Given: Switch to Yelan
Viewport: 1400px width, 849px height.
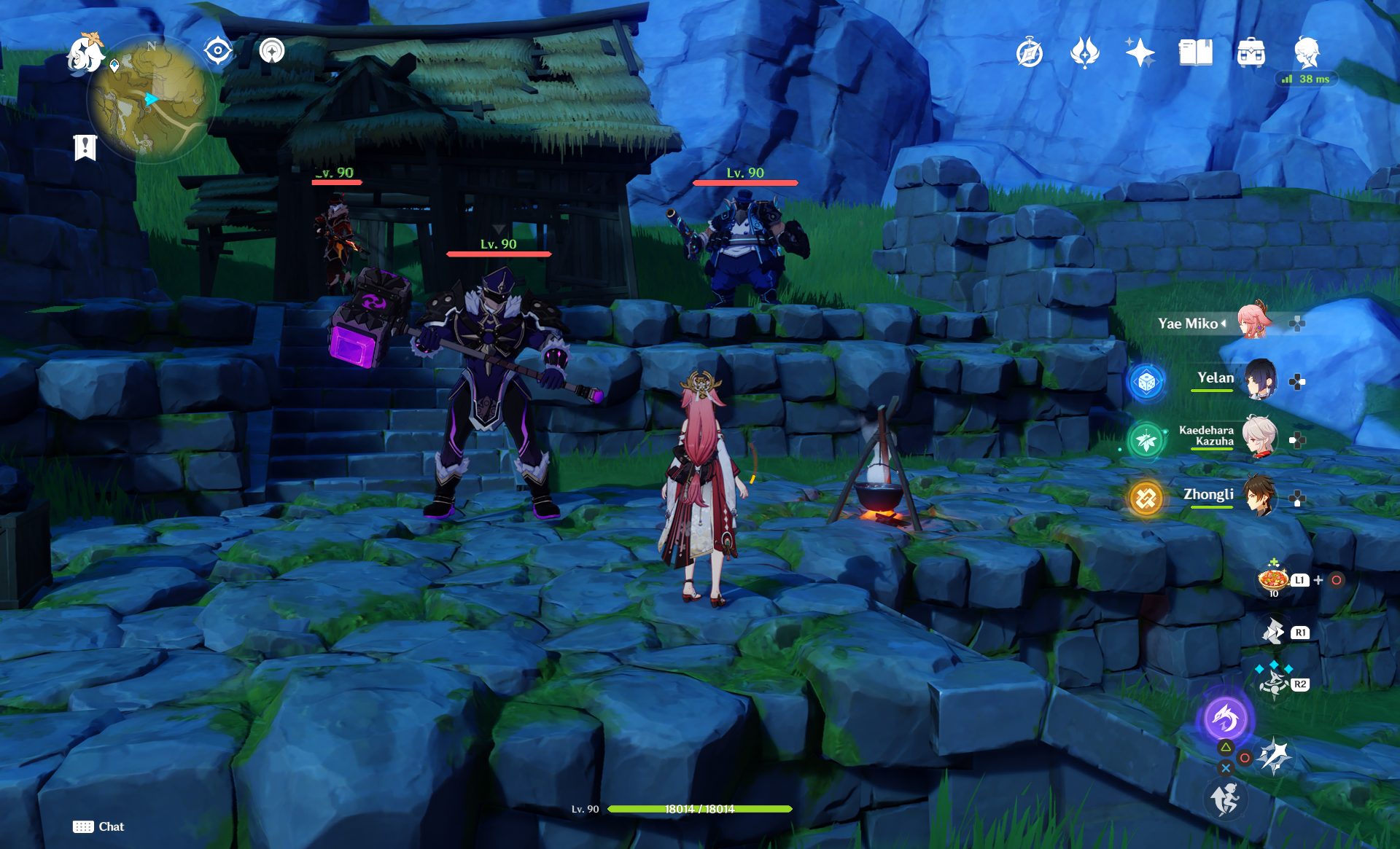Looking at the screenshot, I should [x=1259, y=380].
